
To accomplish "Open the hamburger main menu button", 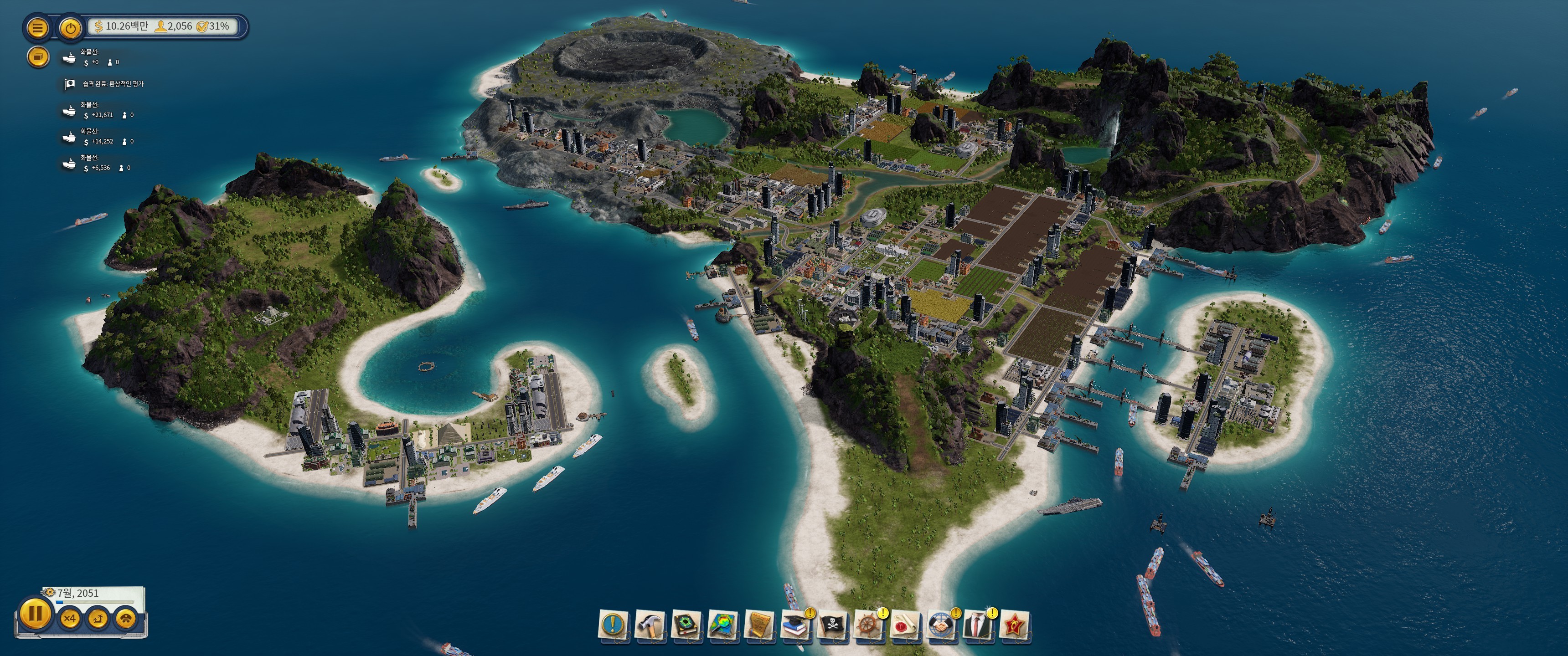I will pos(38,27).
